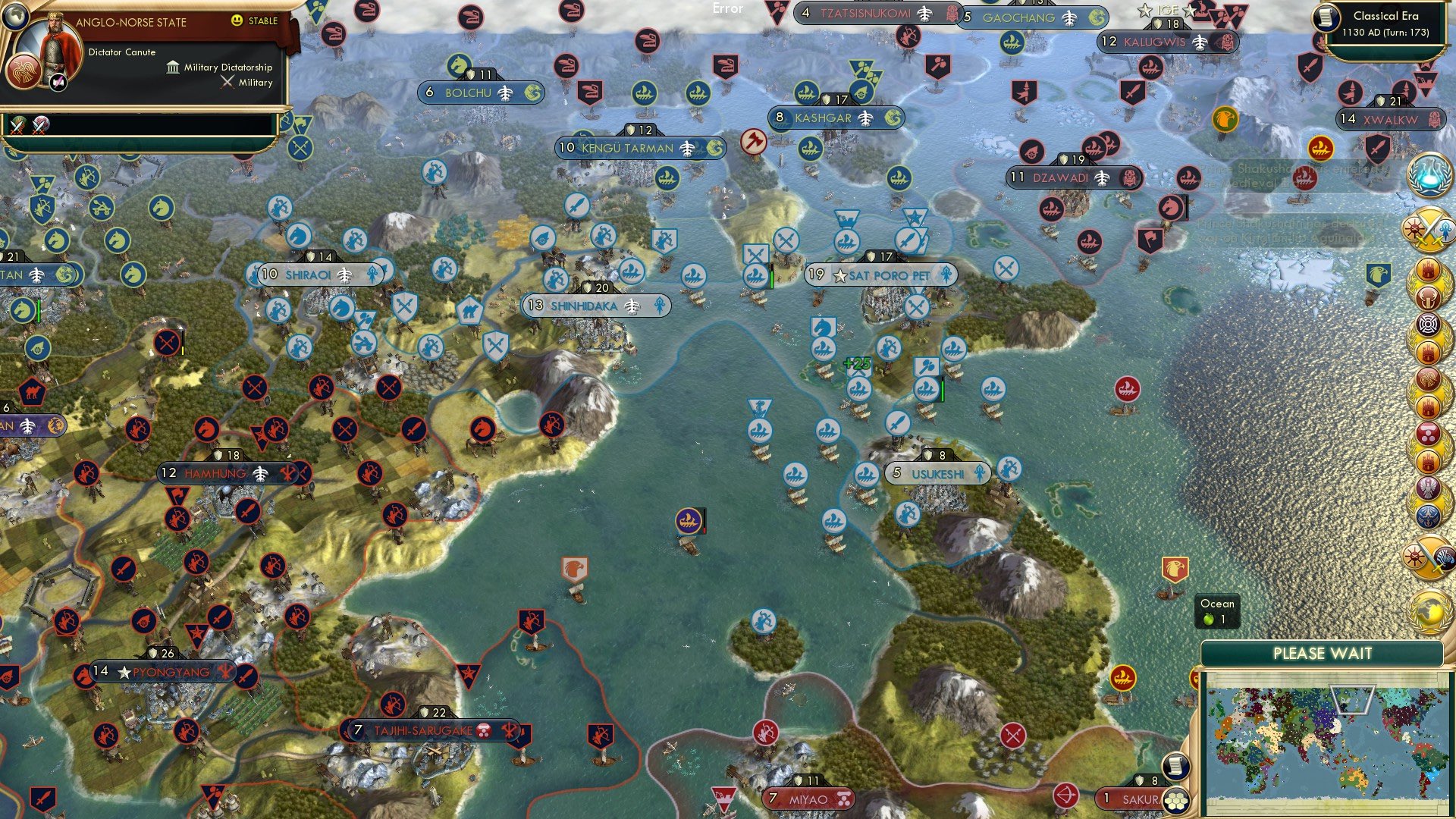Select the Anglo-Norse raven civilization emblem
1456x819 pixels.
pos(24,73)
